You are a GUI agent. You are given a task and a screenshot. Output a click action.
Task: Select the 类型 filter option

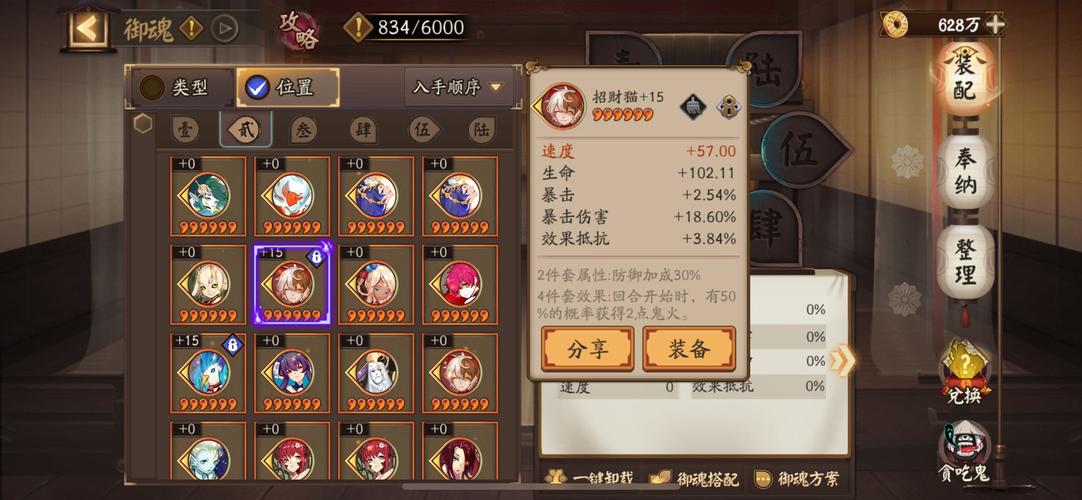tap(176, 88)
